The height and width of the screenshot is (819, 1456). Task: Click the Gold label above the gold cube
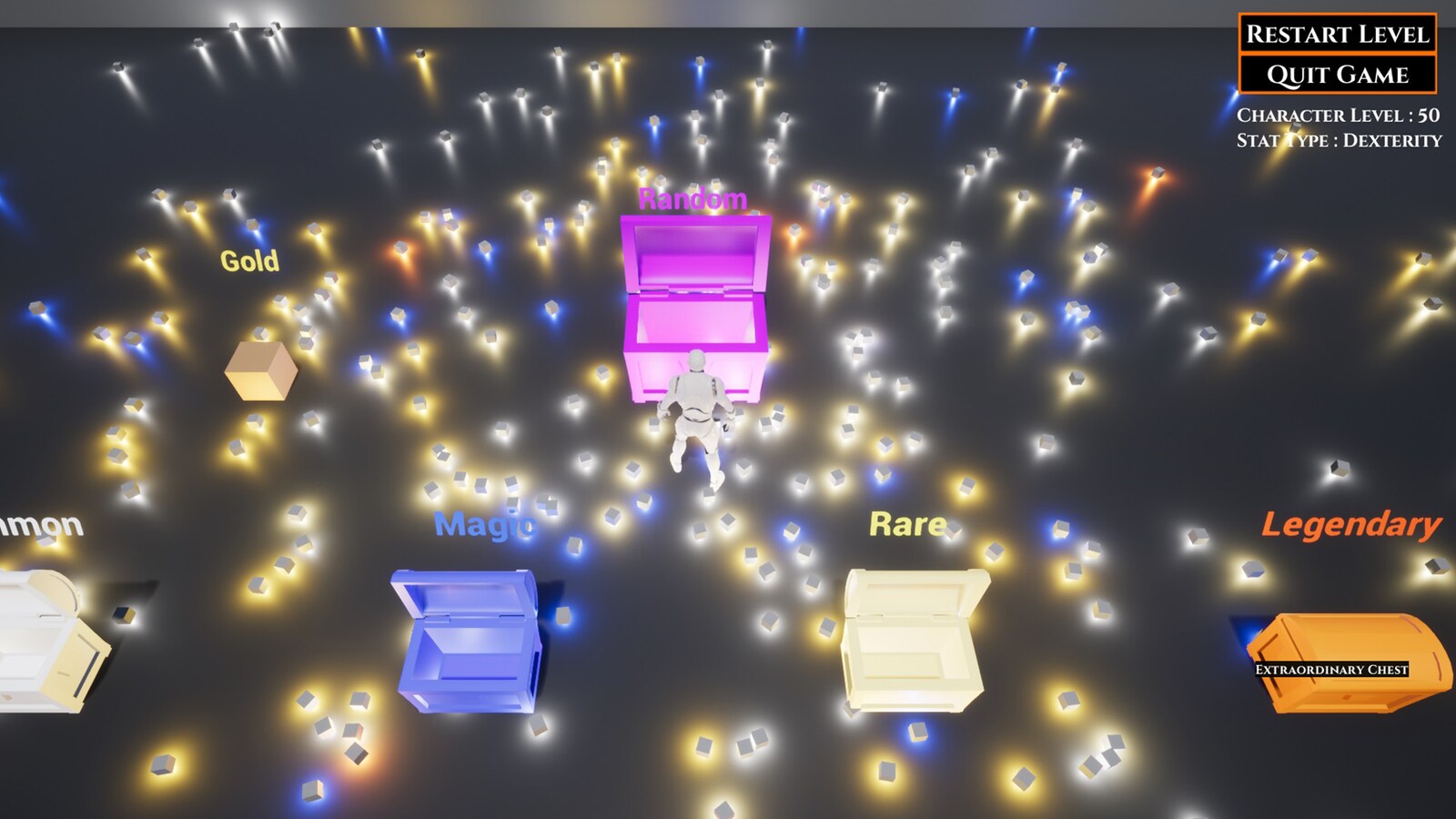250,258
